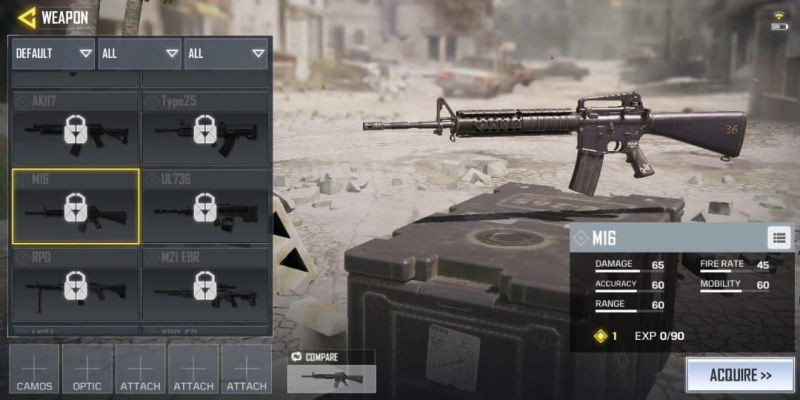Image resolution: width=800 pixels, height=400 pixels.
Task: Open the DEFAULT sort dropdown
Action: click(53, 53)
